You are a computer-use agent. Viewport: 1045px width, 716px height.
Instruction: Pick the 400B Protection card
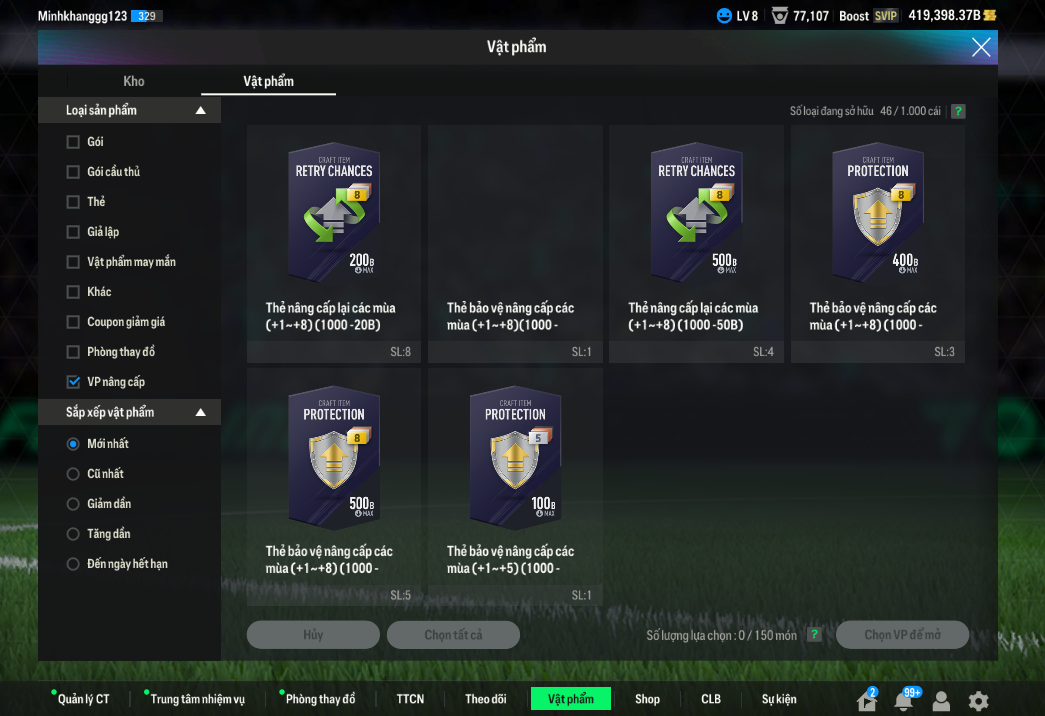pyautogui.click(x=878, y=240)
